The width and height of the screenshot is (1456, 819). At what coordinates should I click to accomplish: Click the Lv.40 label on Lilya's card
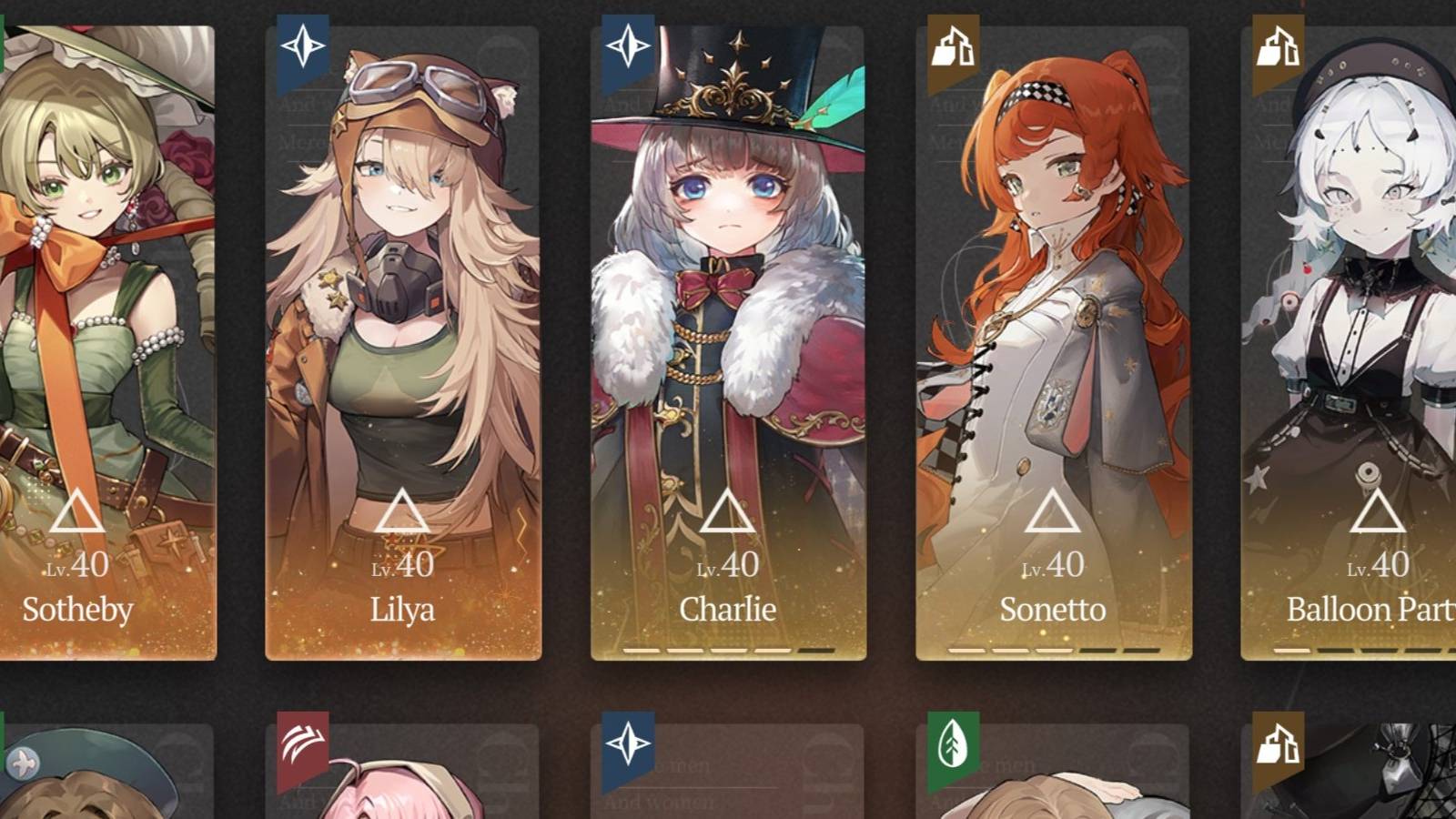pyautogui.click(x=403, y=566)
